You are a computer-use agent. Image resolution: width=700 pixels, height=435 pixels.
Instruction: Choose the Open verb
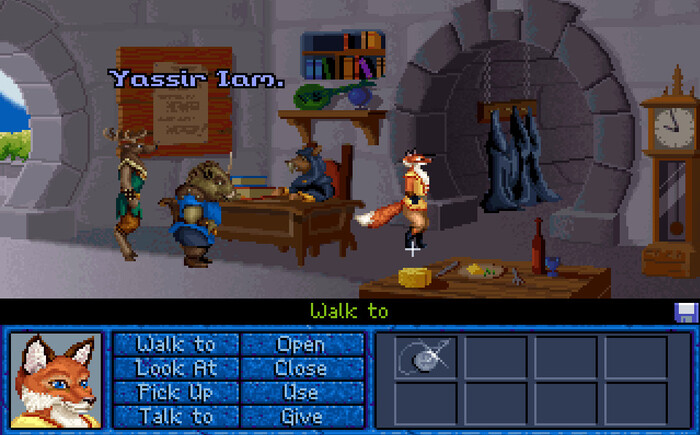pos(301,345)
